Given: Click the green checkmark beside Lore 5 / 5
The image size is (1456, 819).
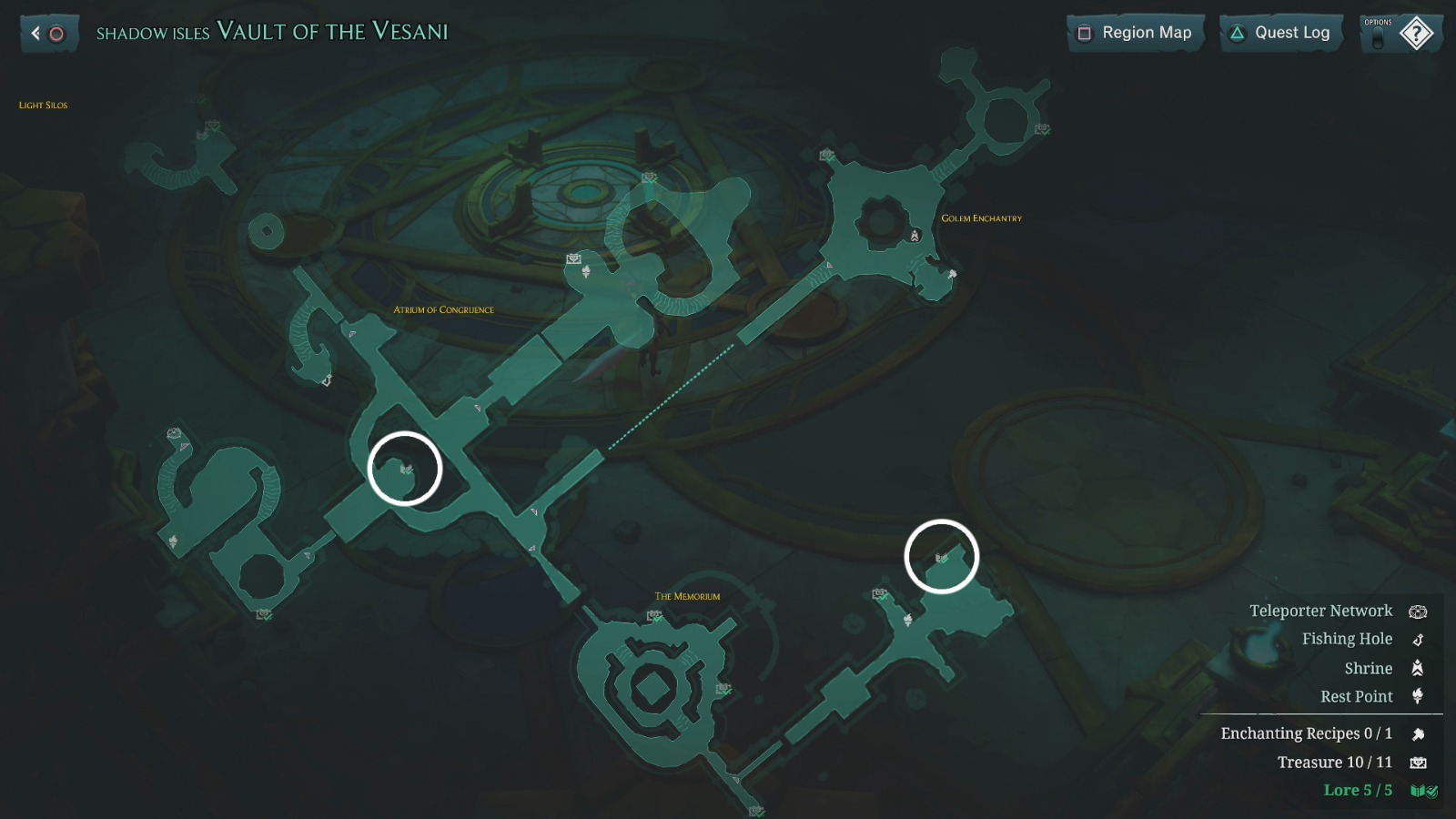Looking at the screenshot, I should coord(1431,791).
